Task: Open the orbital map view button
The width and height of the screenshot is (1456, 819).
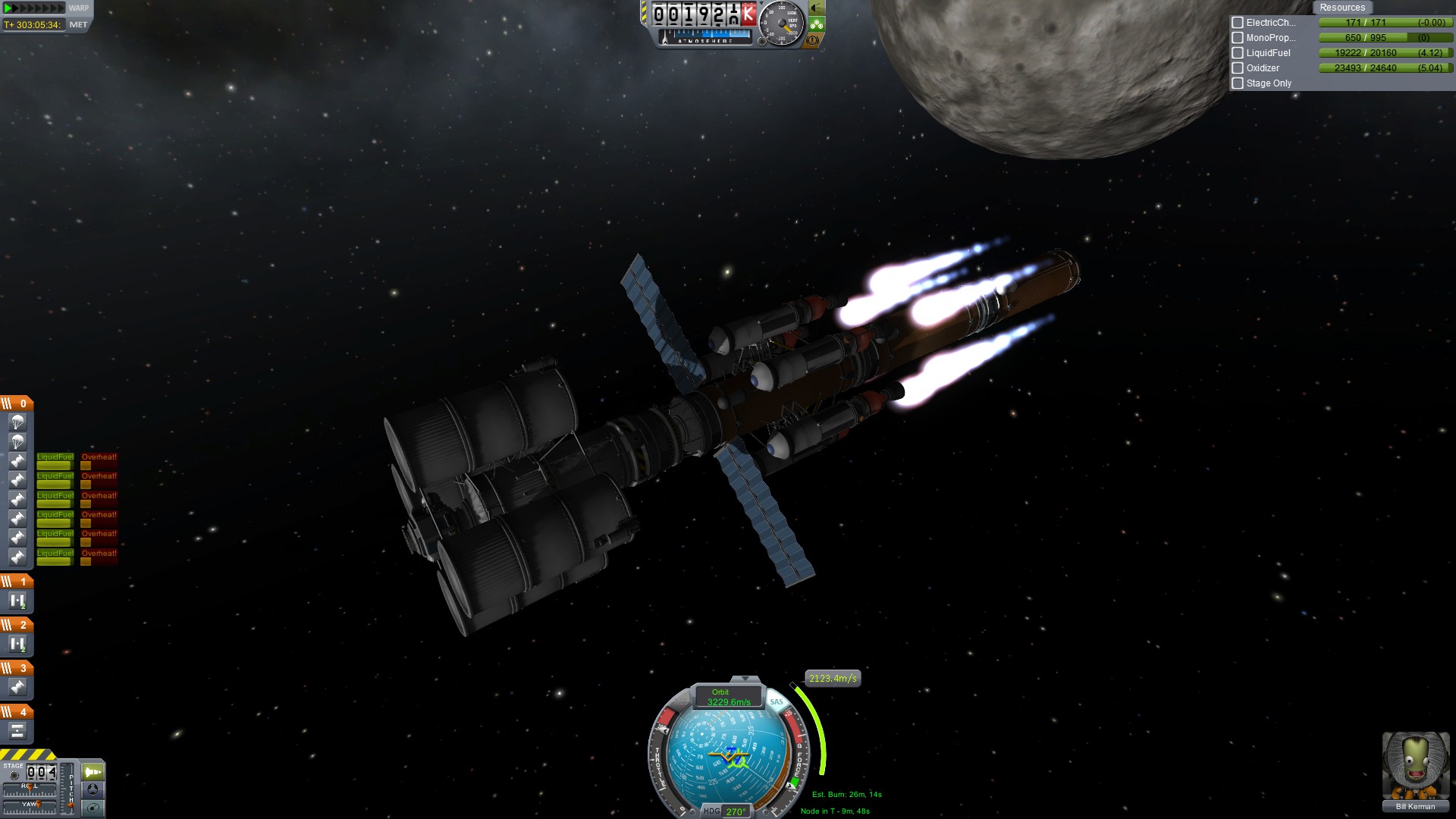Action: coord(93,808)
